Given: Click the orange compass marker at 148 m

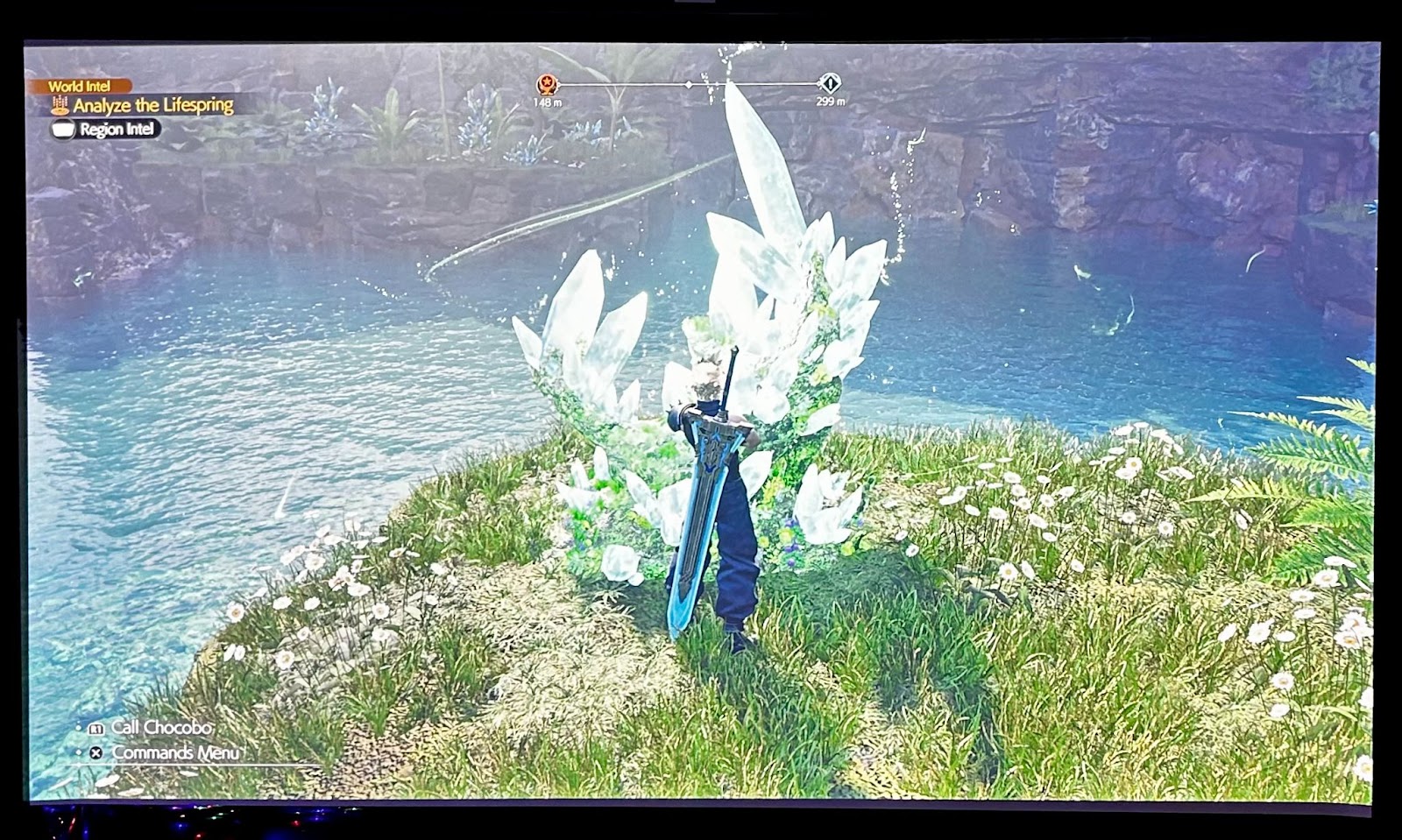Looking at the screenshot, I should 548,85.
